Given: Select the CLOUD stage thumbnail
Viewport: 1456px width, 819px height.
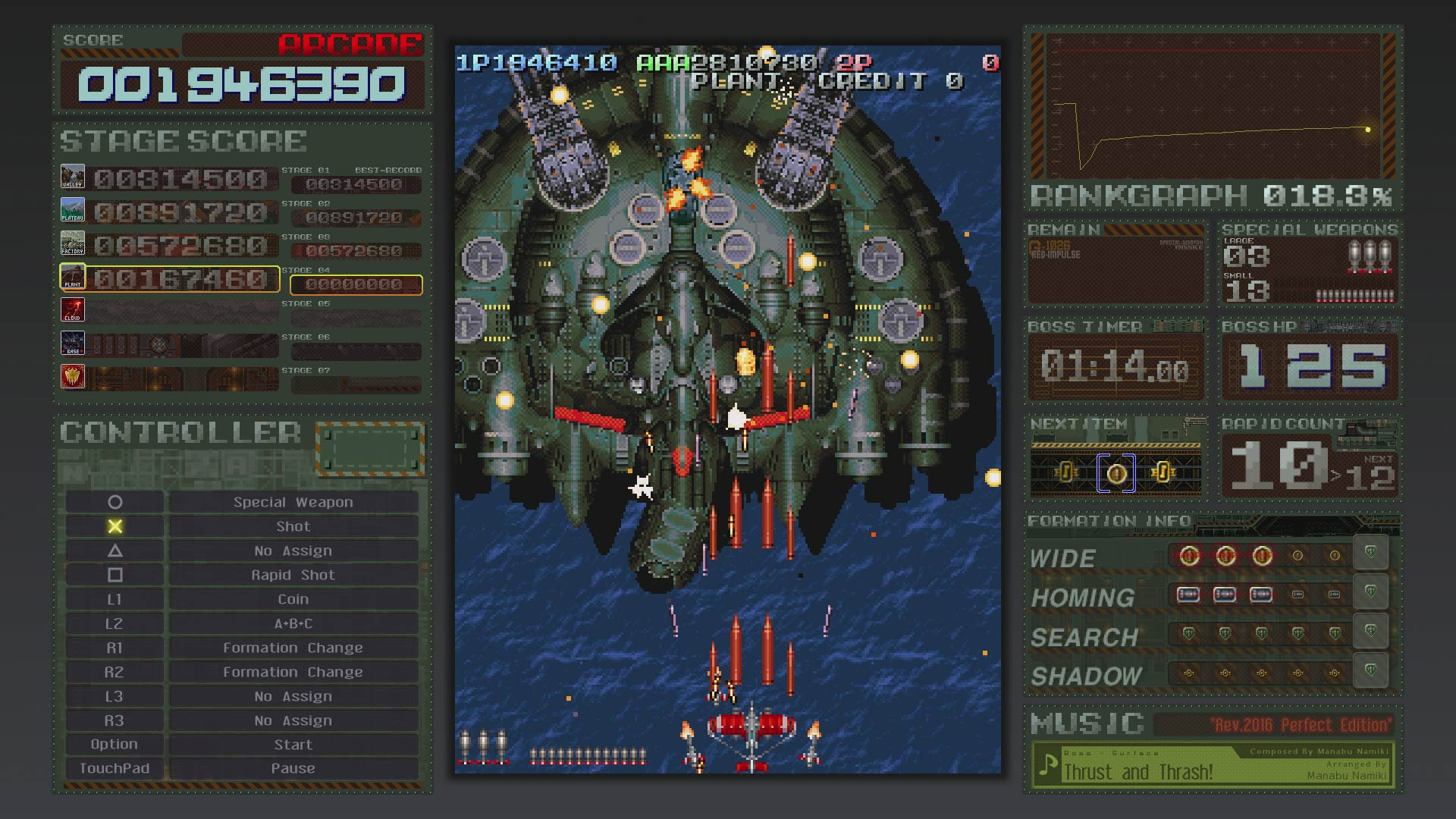Looking at the screenshot, I should [72, 309].
